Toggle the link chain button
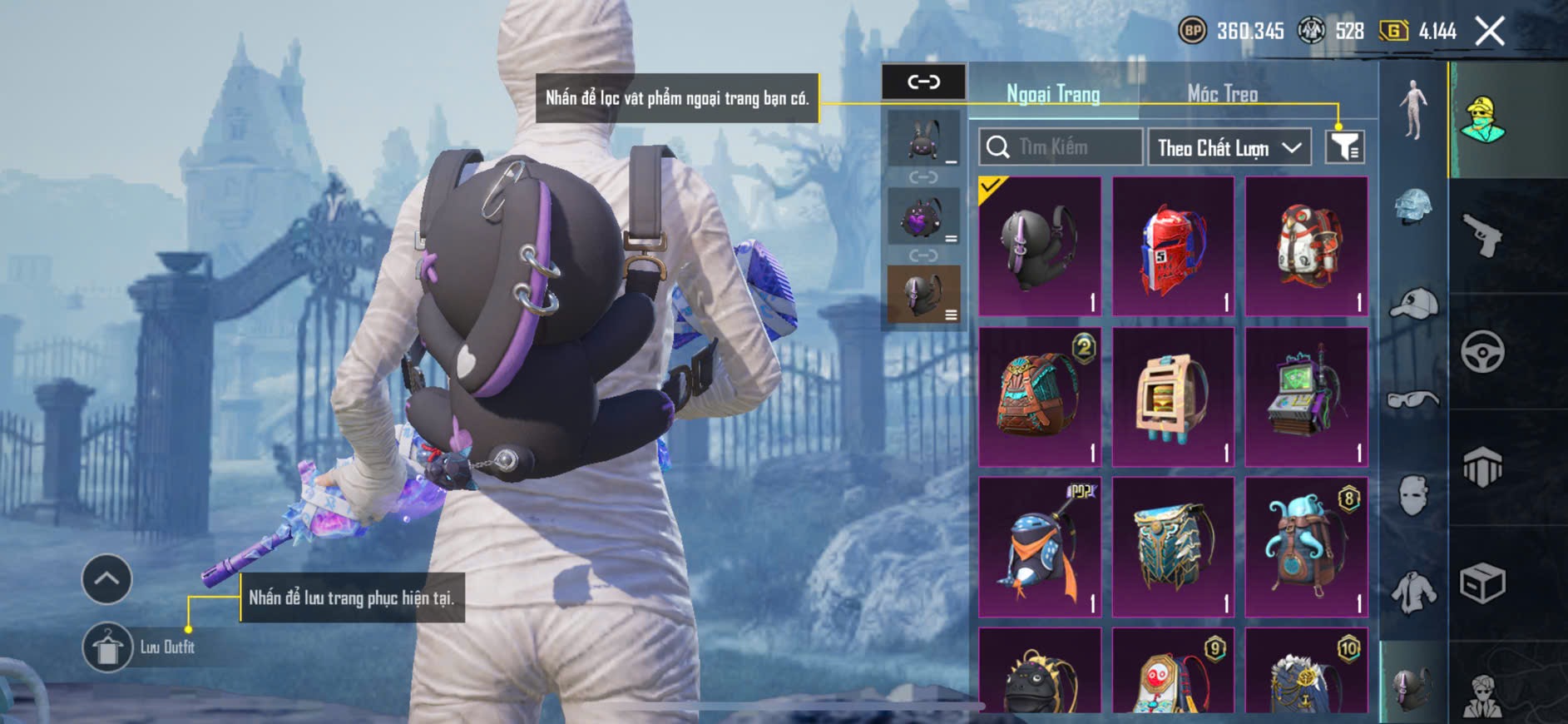Screen dimensions: 1568x724 pos(923,82)
